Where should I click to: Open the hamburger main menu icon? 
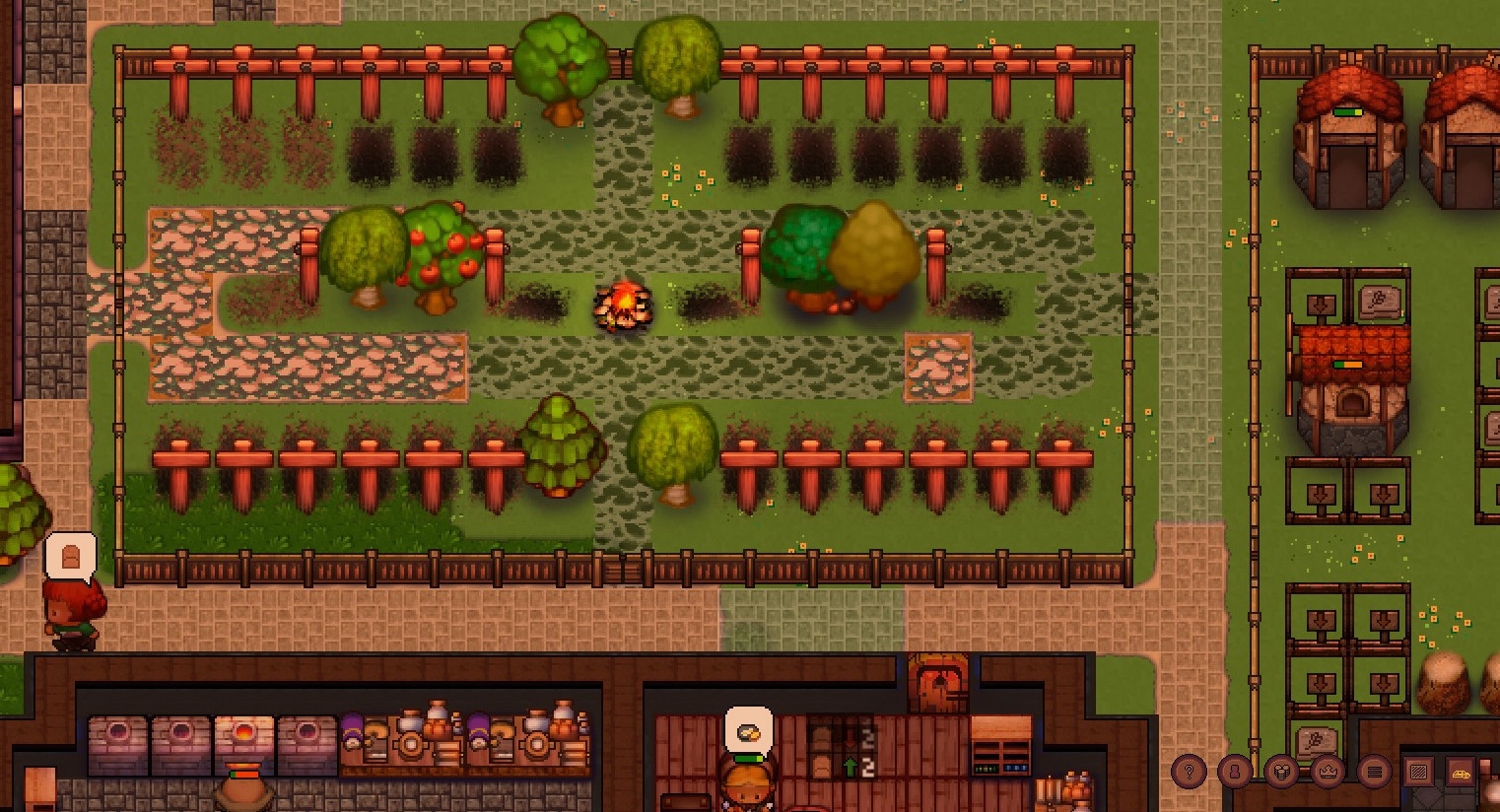click(1376, 771)
